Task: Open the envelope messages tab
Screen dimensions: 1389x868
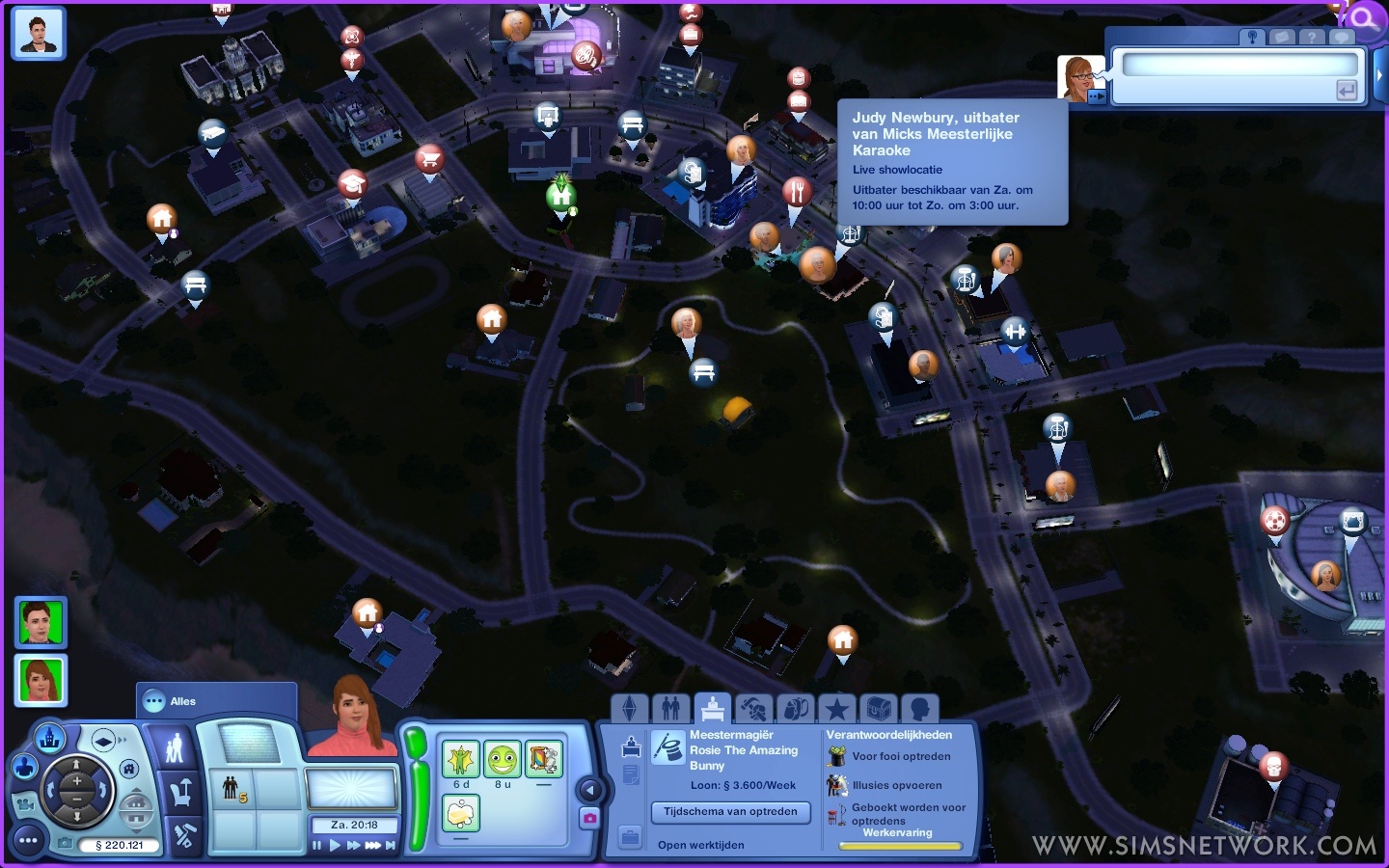Action: [1282, 38]
